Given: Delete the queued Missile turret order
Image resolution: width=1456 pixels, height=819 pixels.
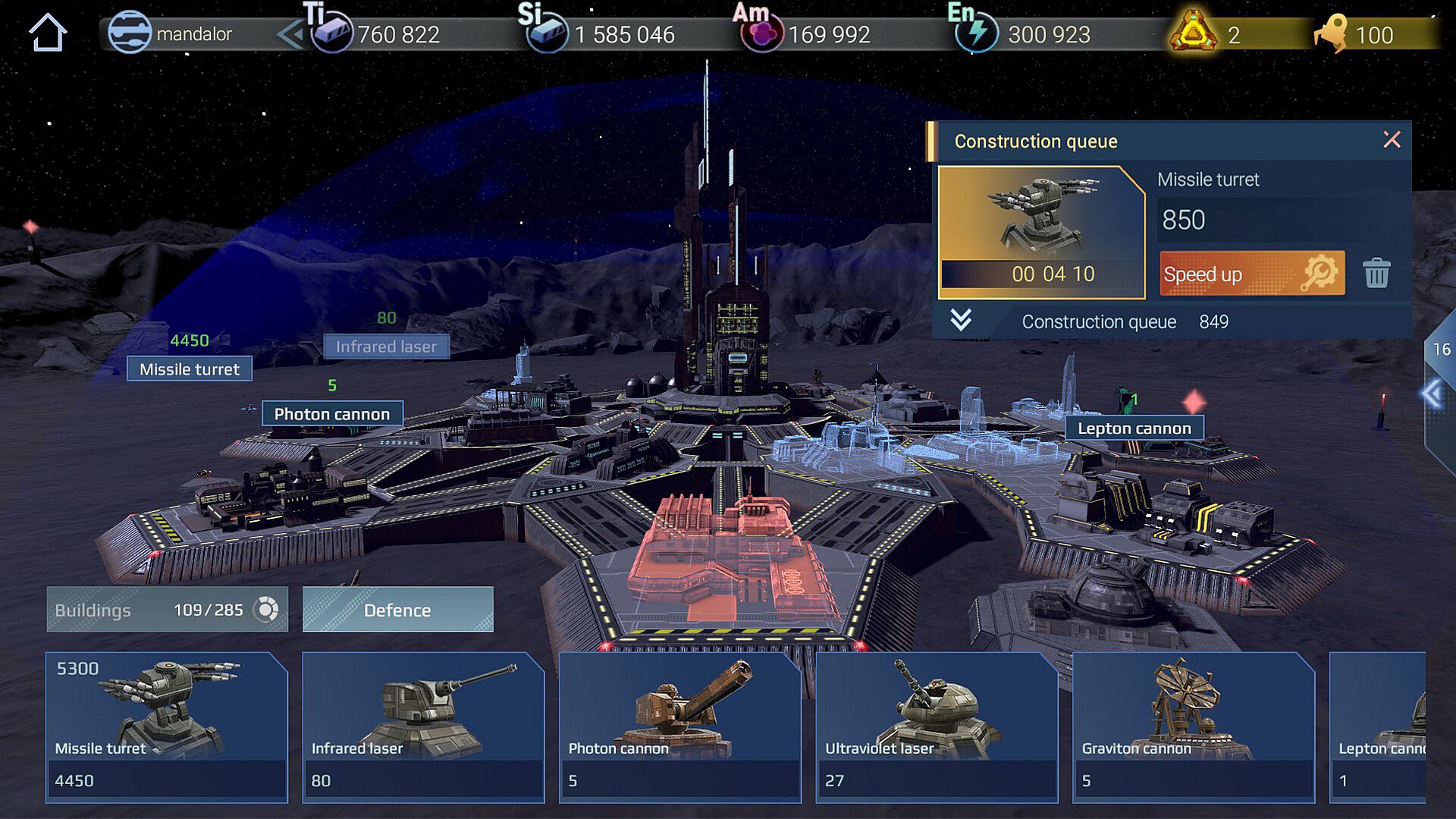Looking at the screenshot, I should coord(1376,274).
